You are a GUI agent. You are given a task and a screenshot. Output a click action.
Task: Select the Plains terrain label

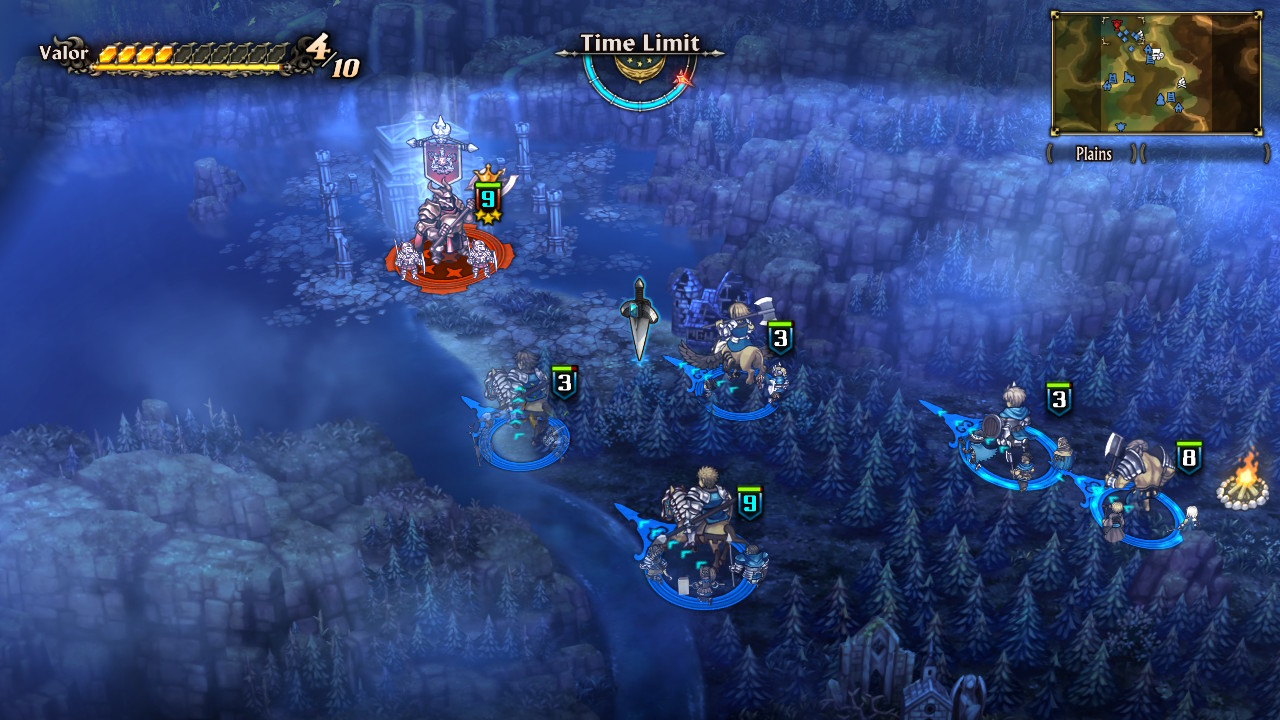(1094, 153)
